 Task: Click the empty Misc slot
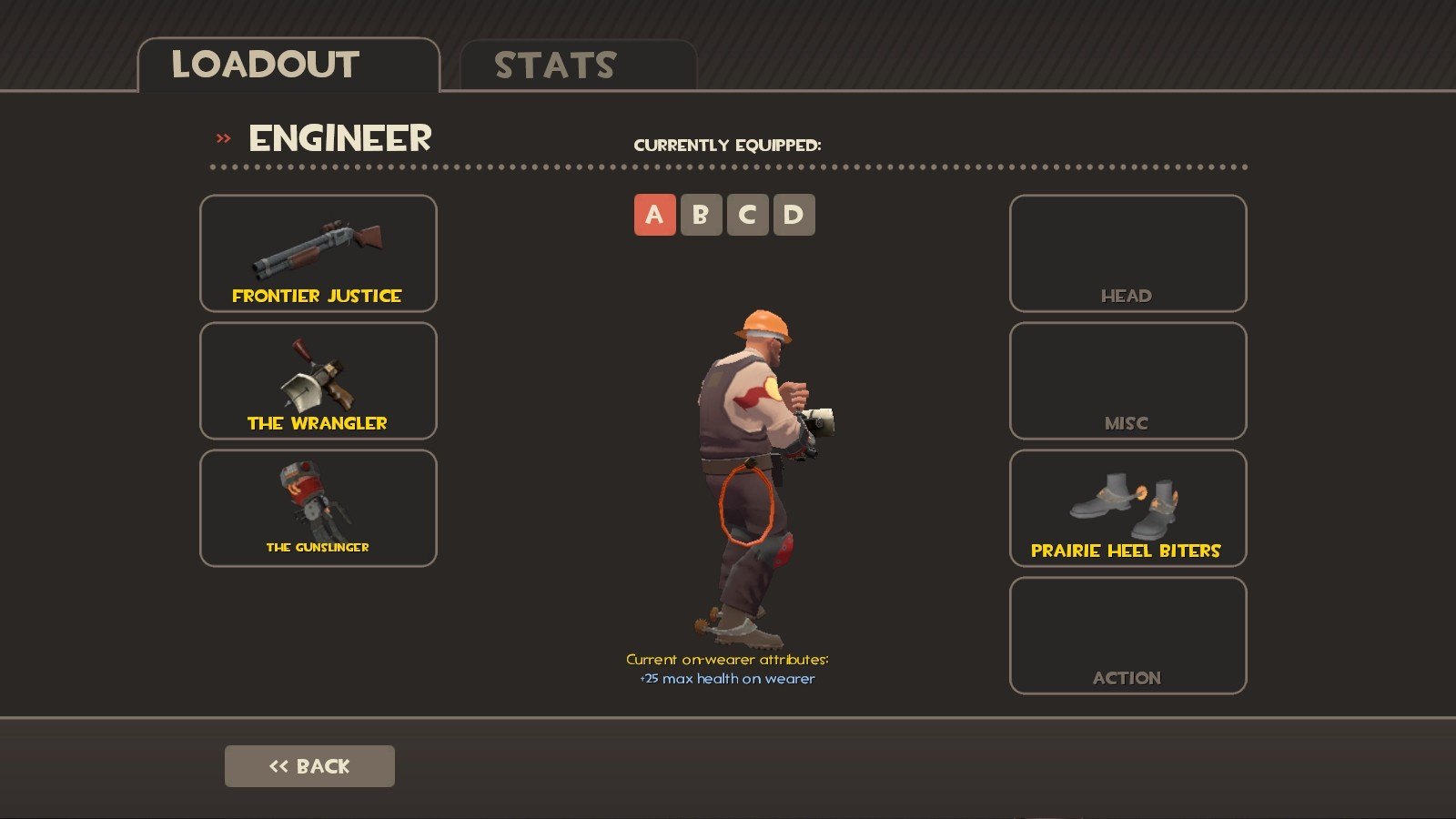pyautogui.click(x=1127, y=380)
